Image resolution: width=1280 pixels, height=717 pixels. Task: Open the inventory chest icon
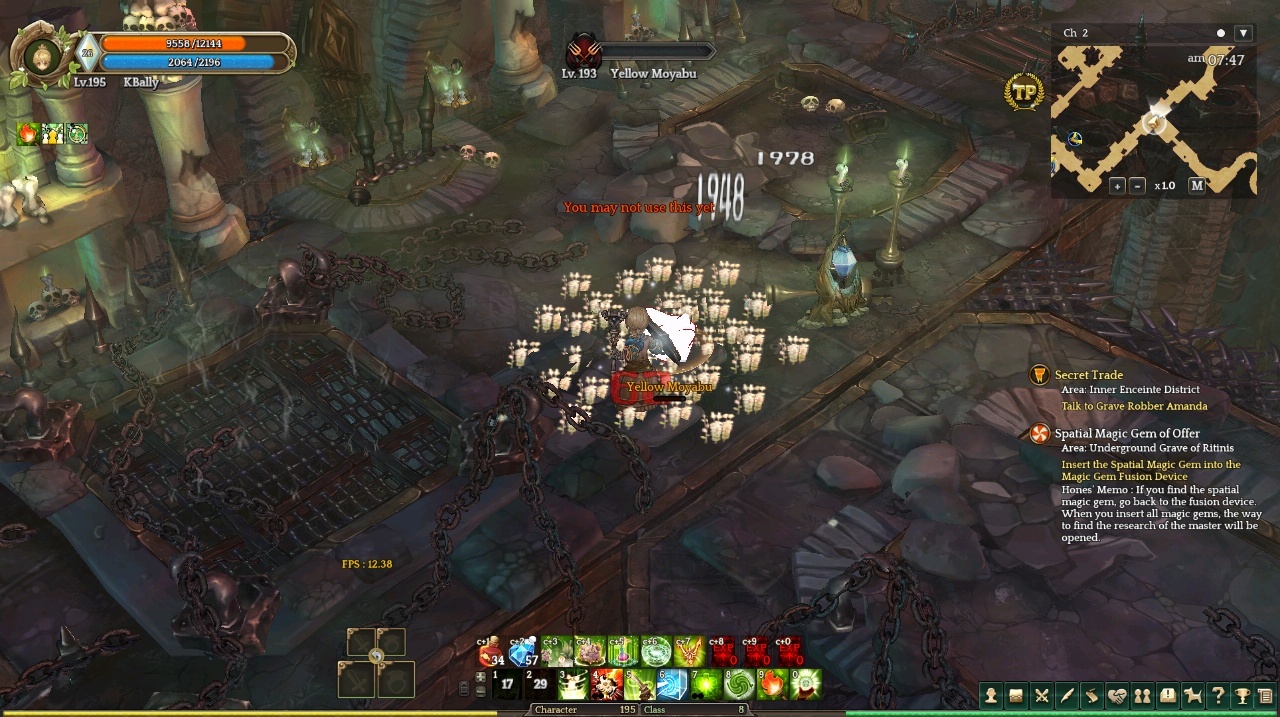tap(1016, 696)
